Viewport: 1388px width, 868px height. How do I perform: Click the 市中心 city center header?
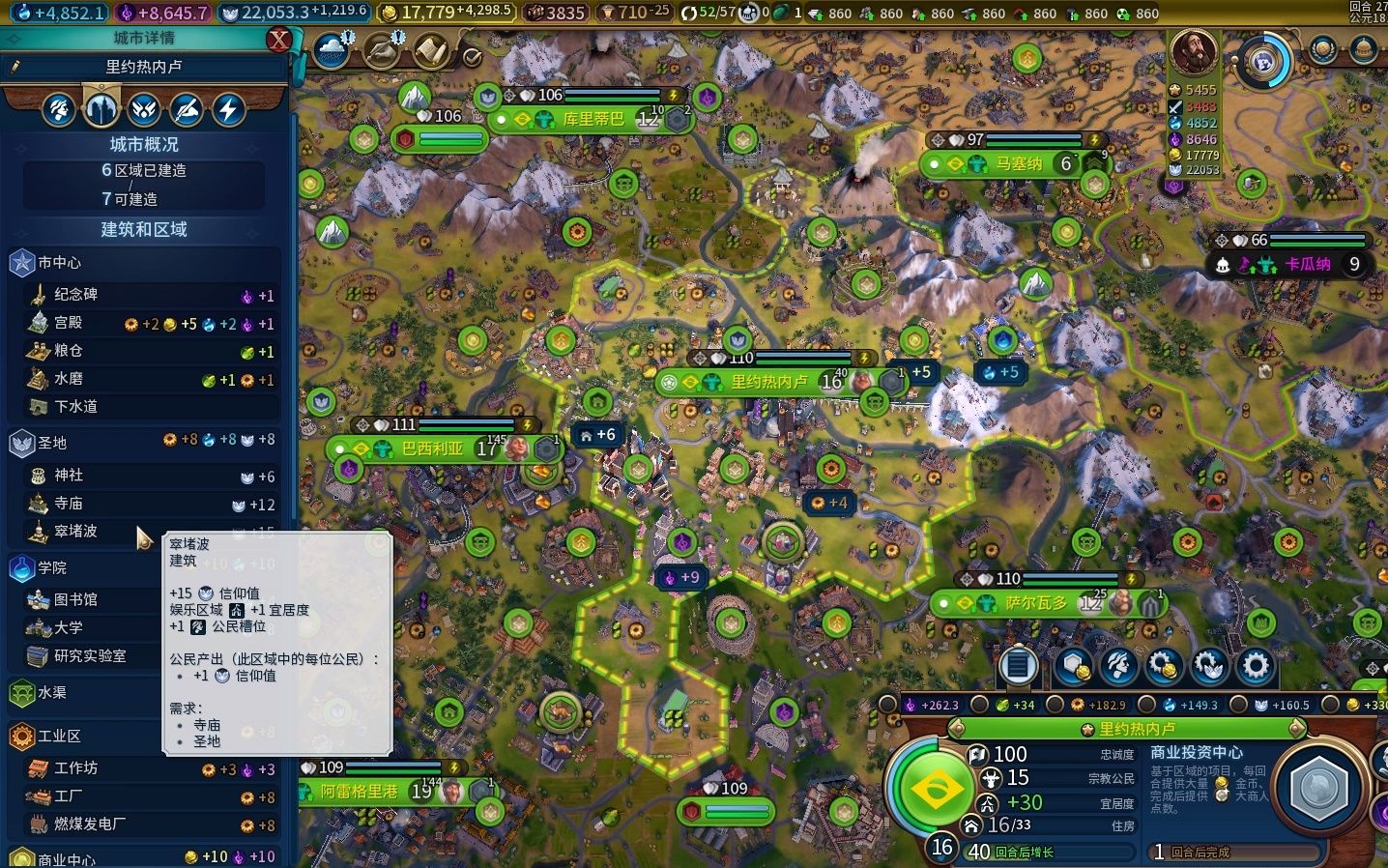pos(59,263)
